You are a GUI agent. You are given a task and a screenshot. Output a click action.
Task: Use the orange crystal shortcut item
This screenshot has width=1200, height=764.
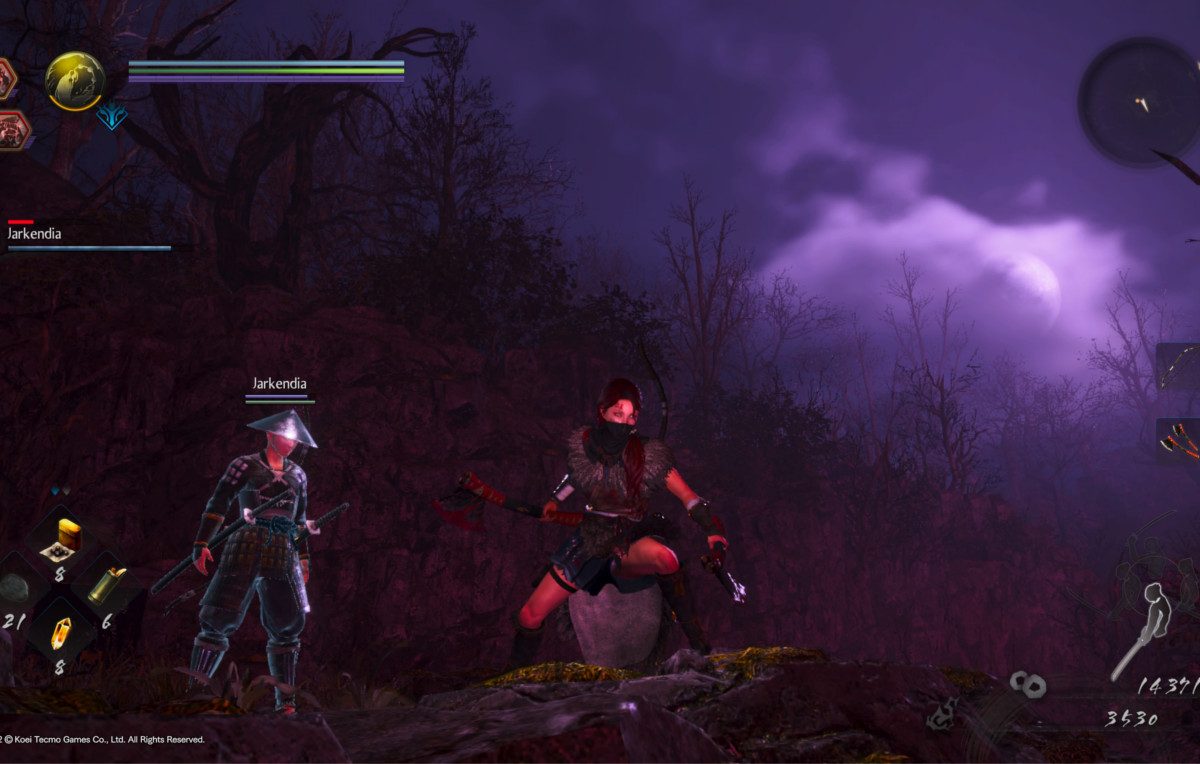[60, 632]
